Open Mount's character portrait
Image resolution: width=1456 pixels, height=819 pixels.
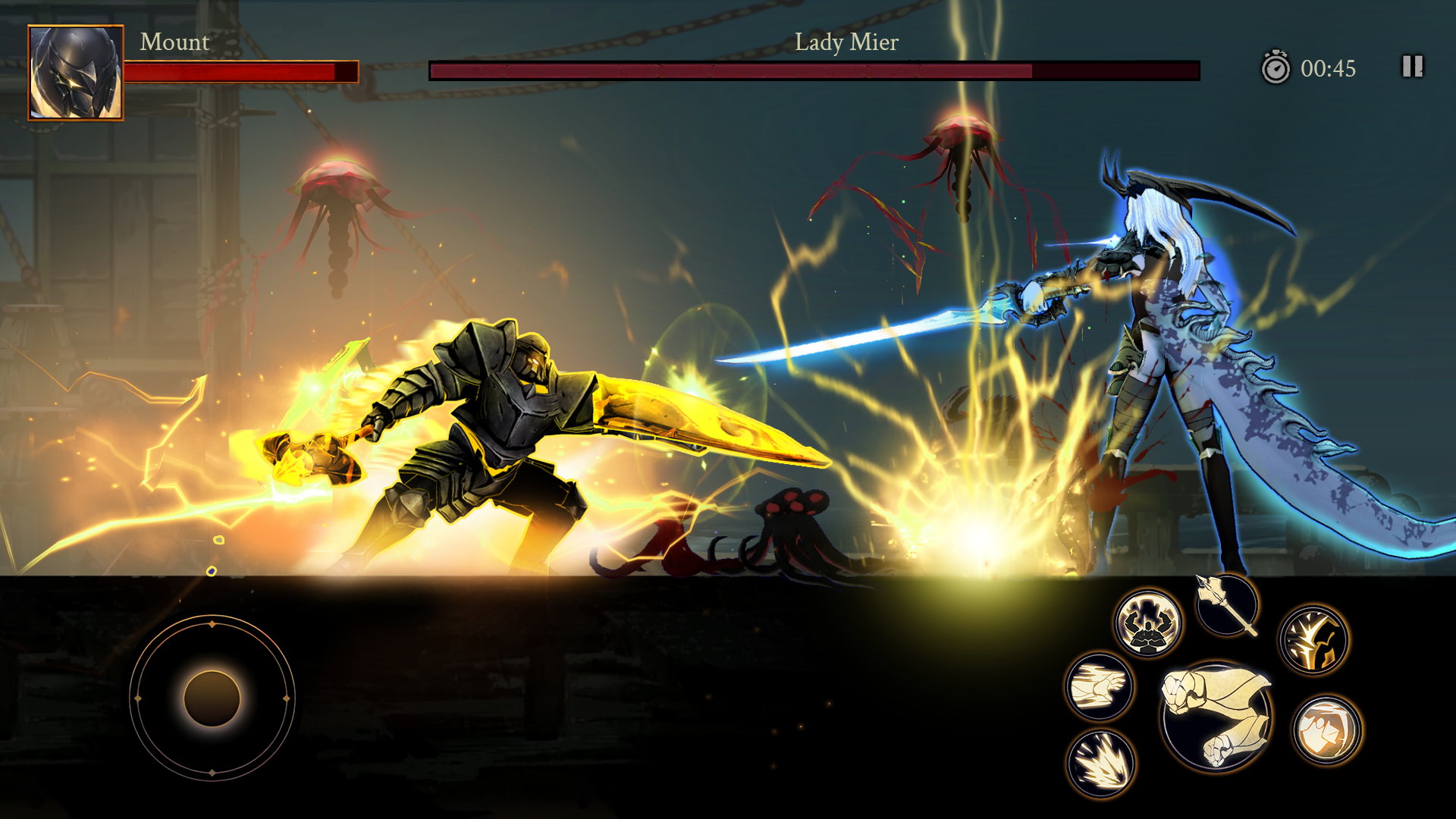pos(76,74)
